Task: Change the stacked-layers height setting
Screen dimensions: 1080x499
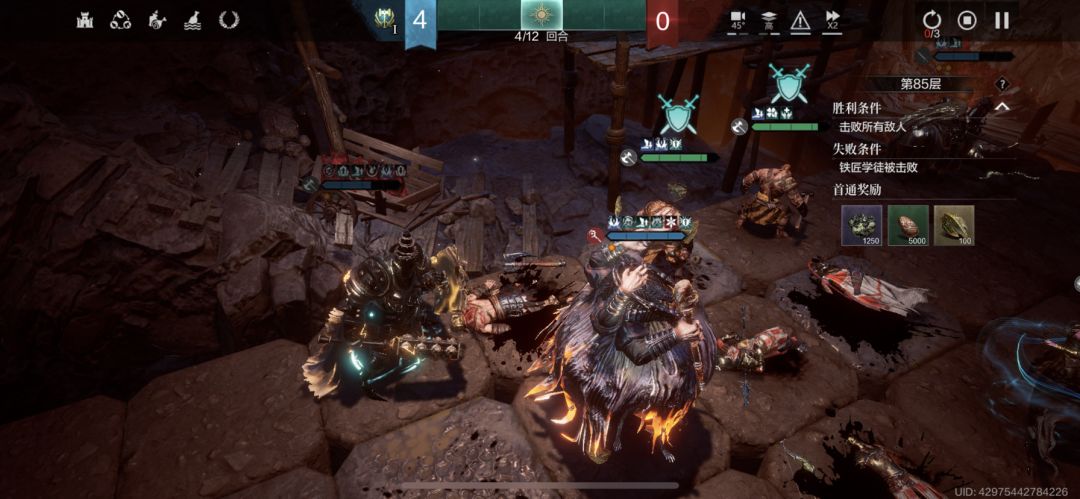Action: [769, 19]
